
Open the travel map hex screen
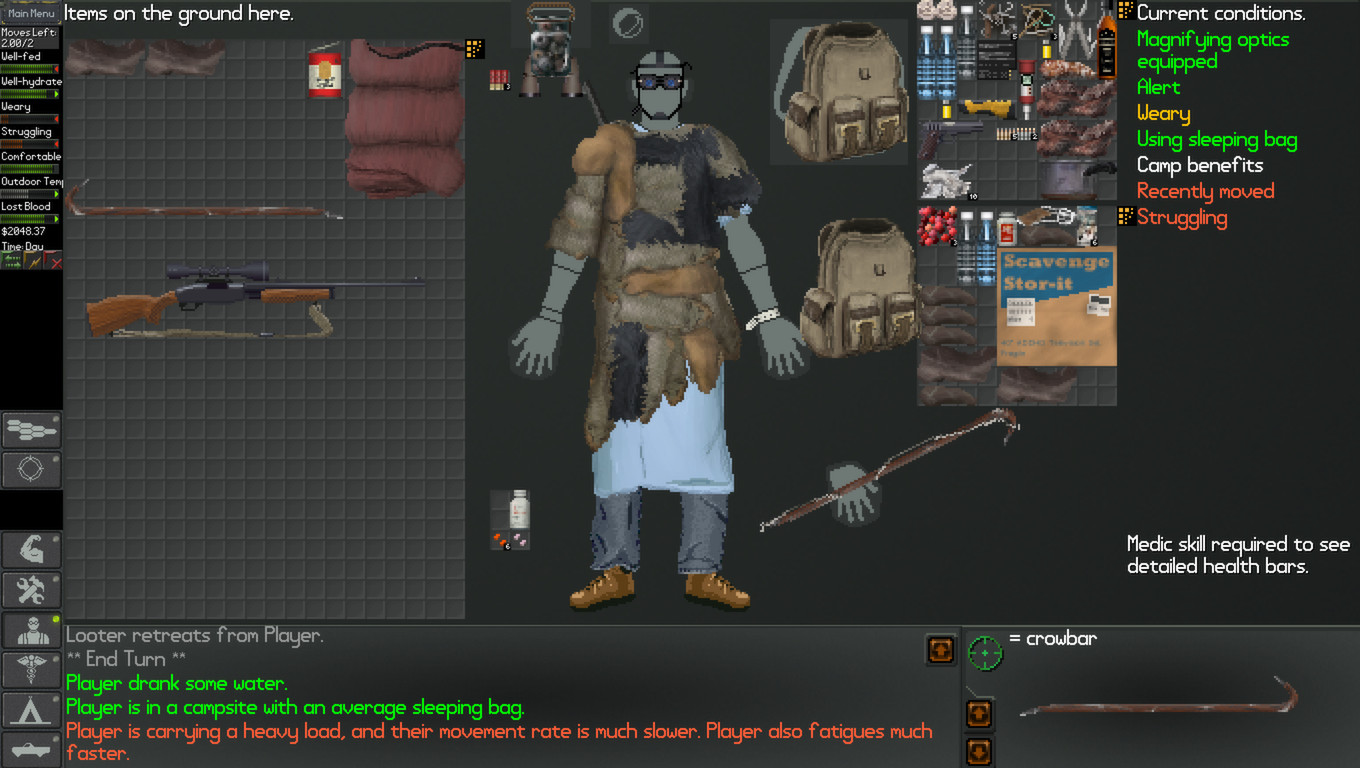point(31,429)
